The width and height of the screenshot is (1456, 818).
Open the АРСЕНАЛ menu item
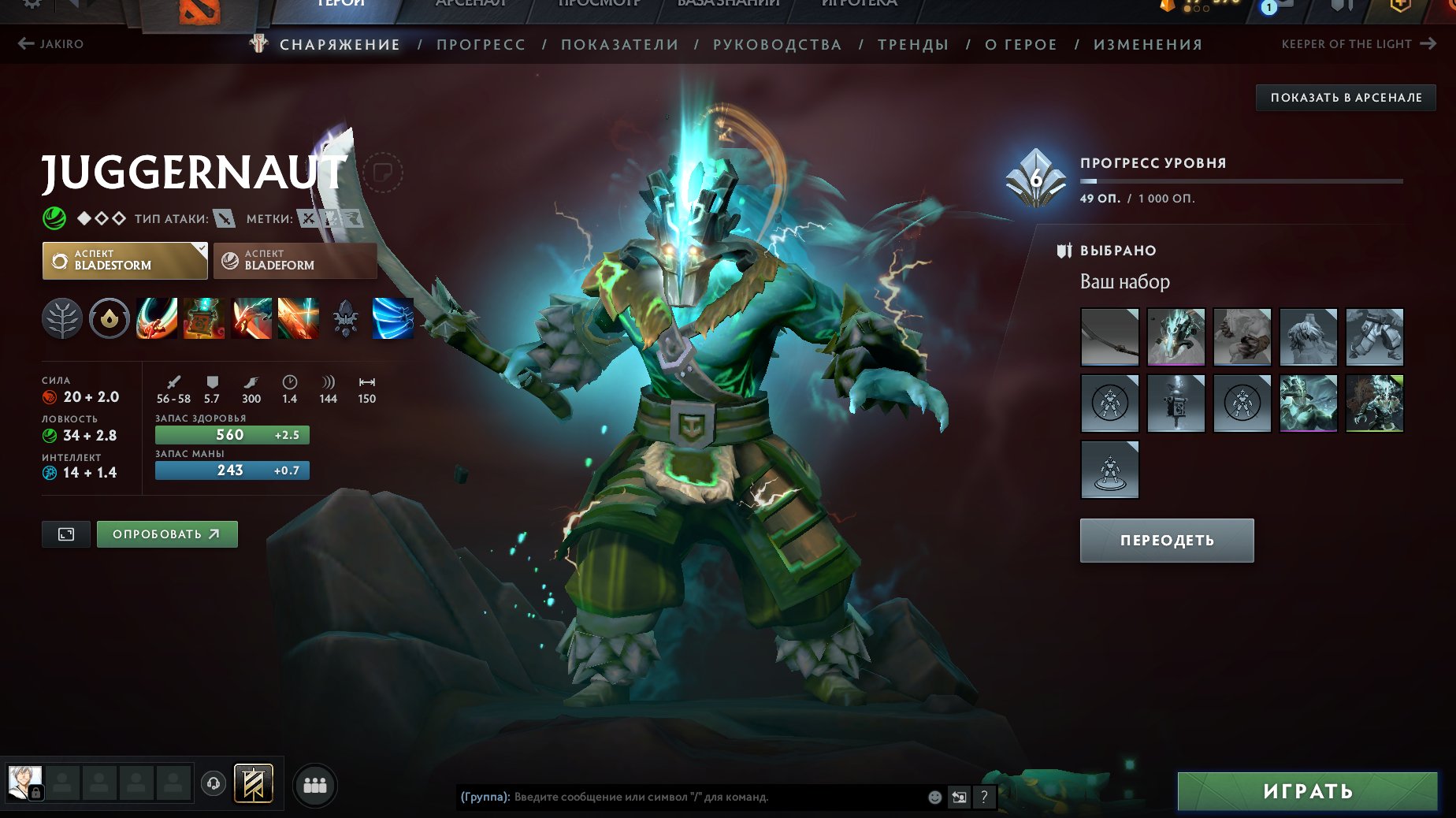coord(470,3)
